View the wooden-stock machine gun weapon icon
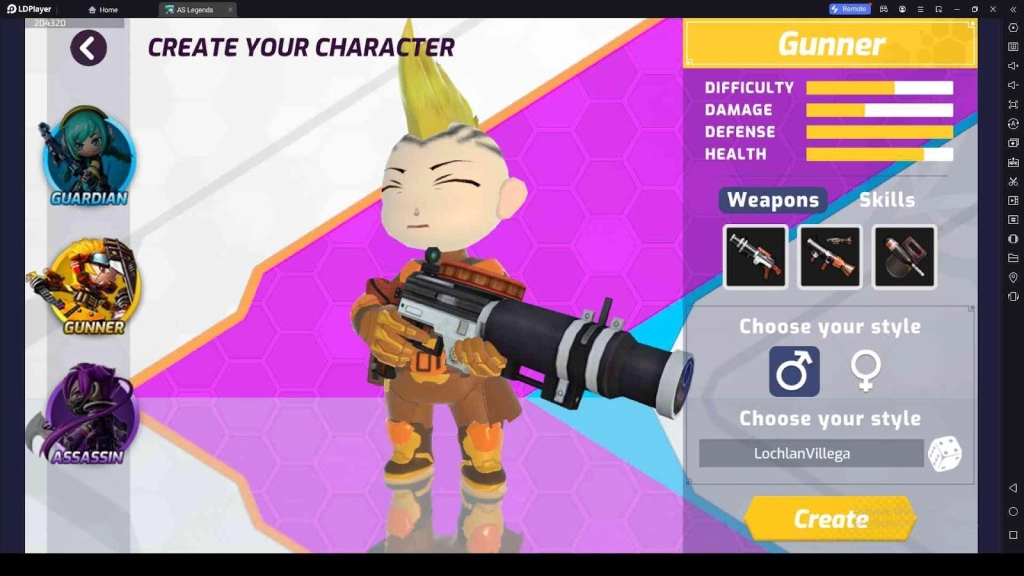This screenshot has width=1024, height=576. tap(829, 257)
